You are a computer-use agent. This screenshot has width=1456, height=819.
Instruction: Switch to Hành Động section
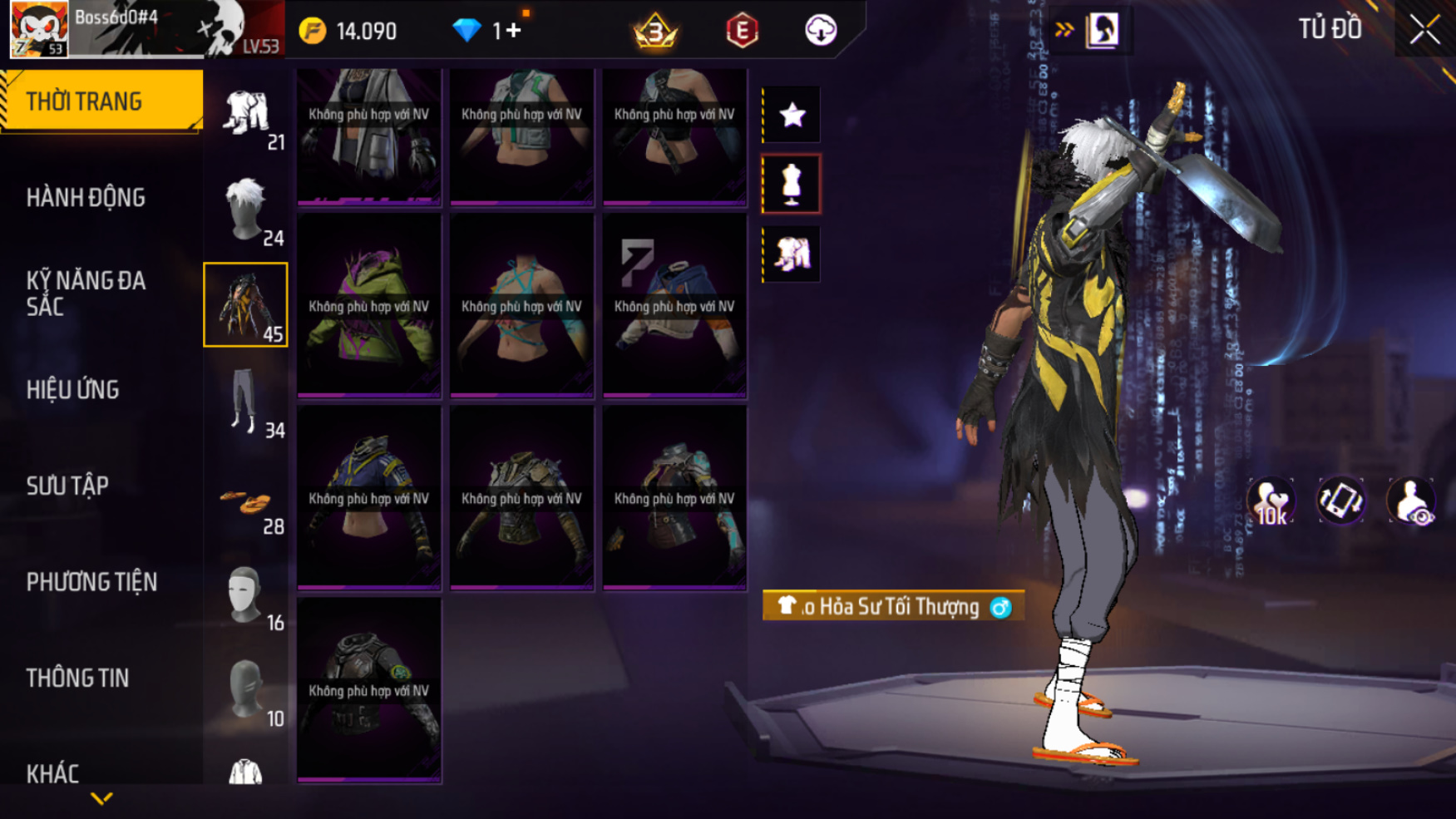(x=86, y=198)
